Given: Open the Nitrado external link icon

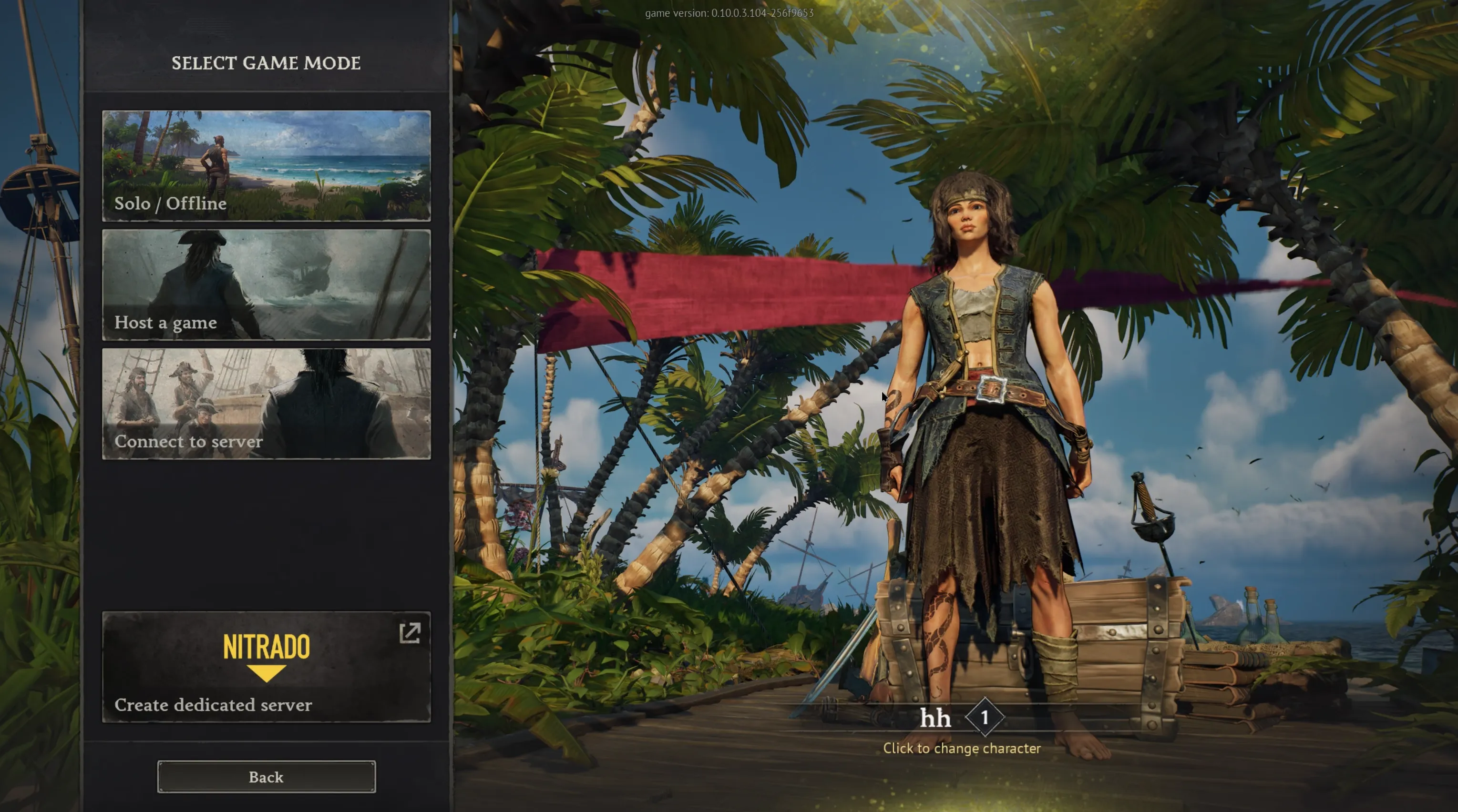Looking at the screenshot, I should (411, 633).
